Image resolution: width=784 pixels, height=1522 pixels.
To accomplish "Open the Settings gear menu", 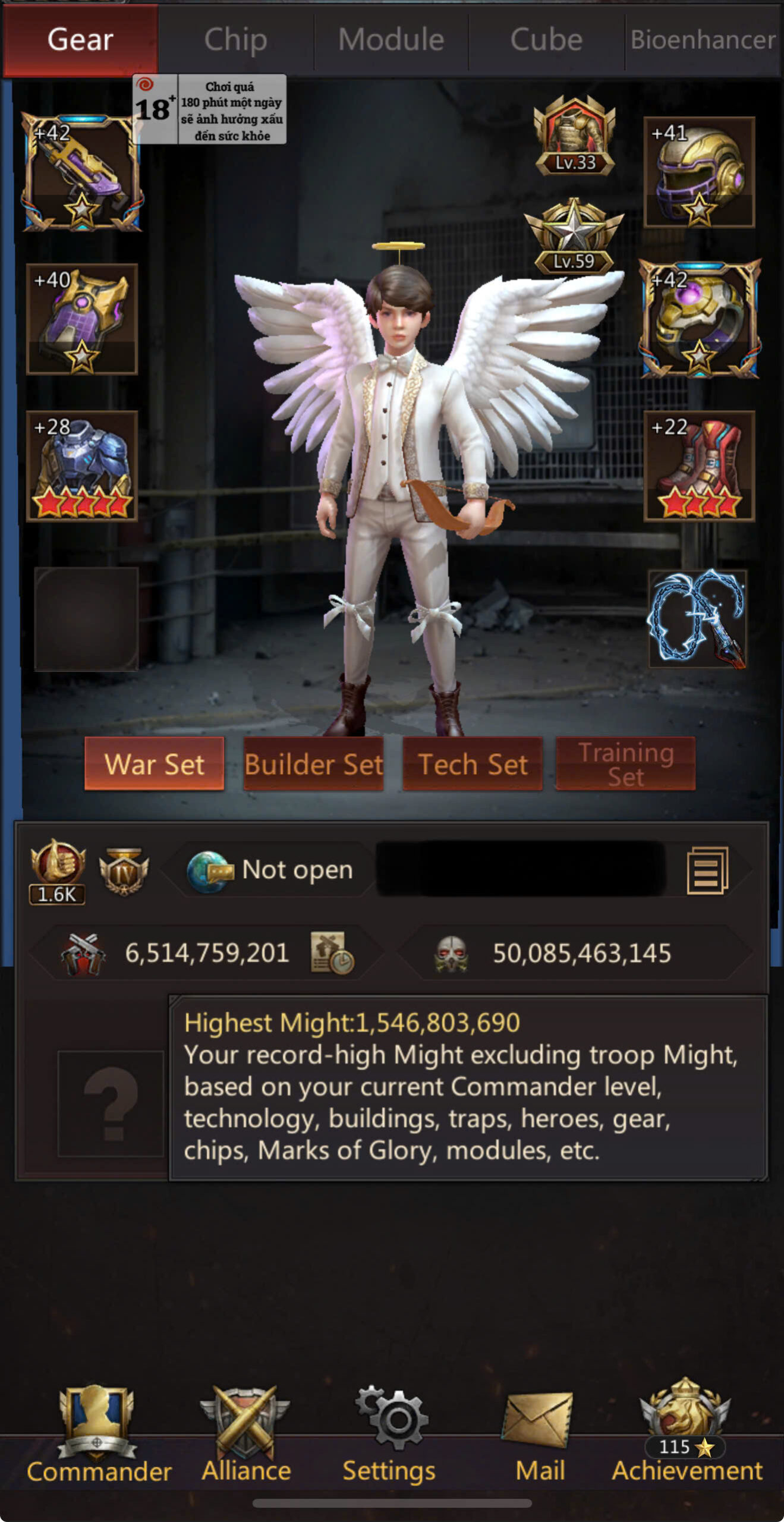I will pos(390,1433).
